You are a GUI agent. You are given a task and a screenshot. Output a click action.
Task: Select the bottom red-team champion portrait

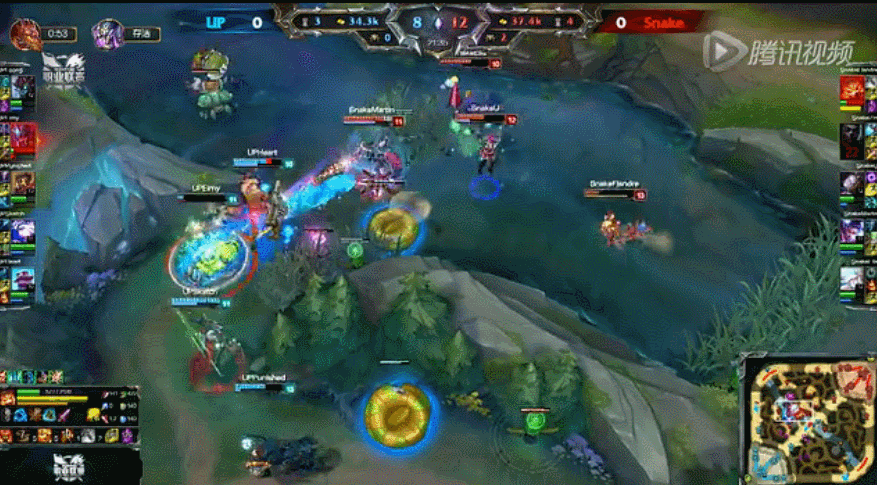pos(852,279)
